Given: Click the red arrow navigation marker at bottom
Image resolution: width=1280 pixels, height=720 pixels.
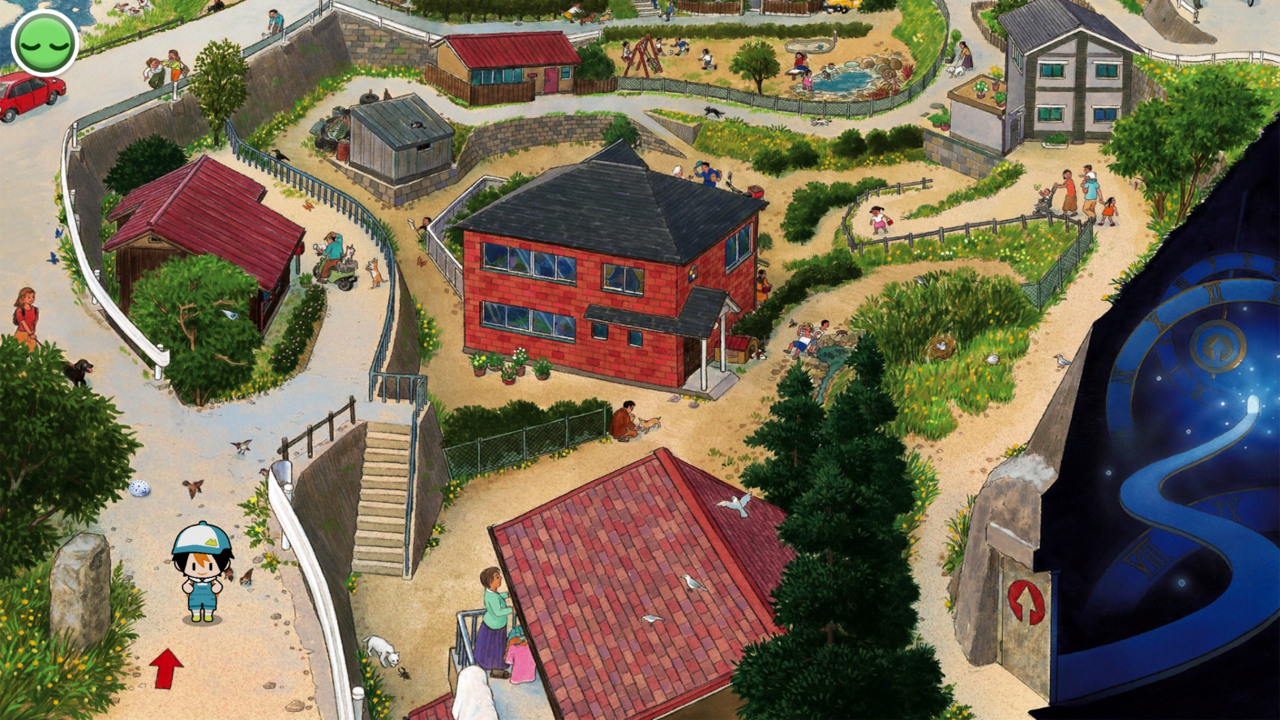Looking at the screenshot, I should 168,666.
